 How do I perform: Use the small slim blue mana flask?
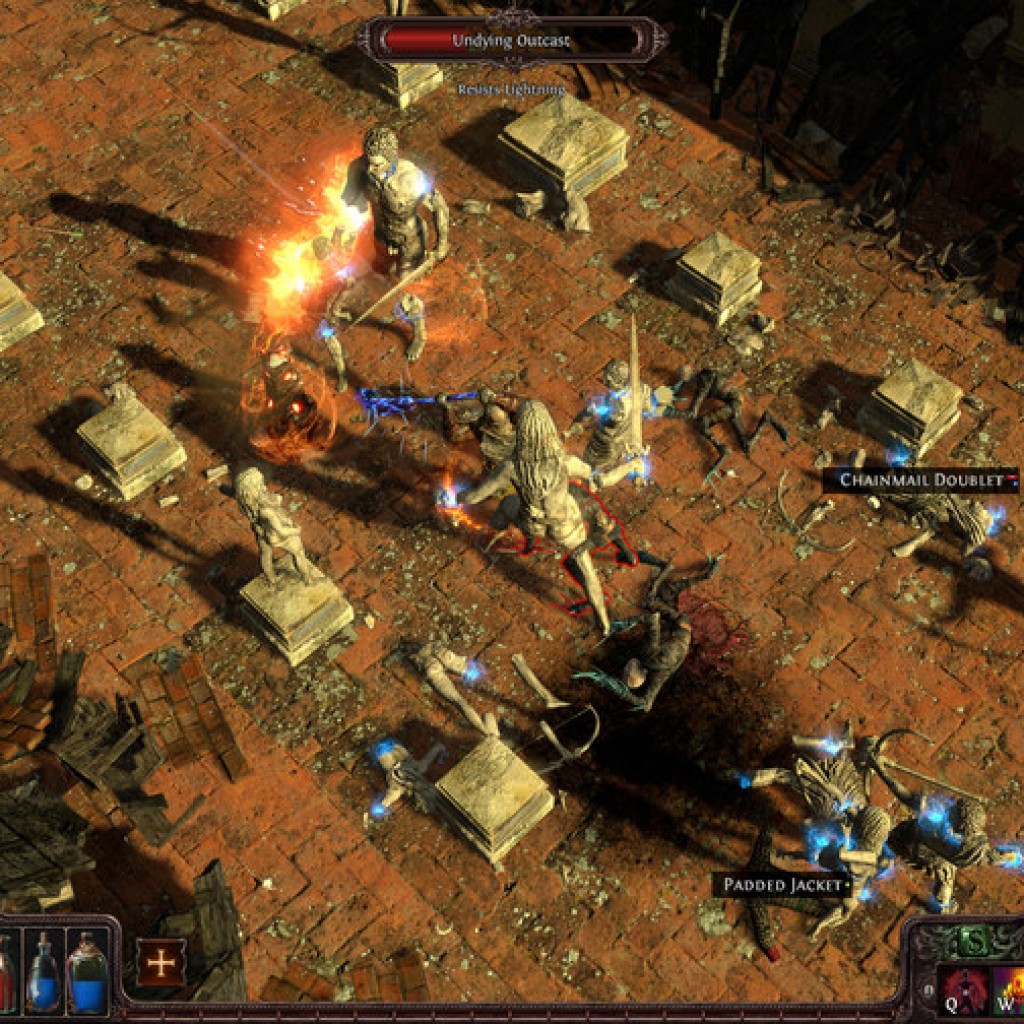pyautogui.click(x=43, y=971)
